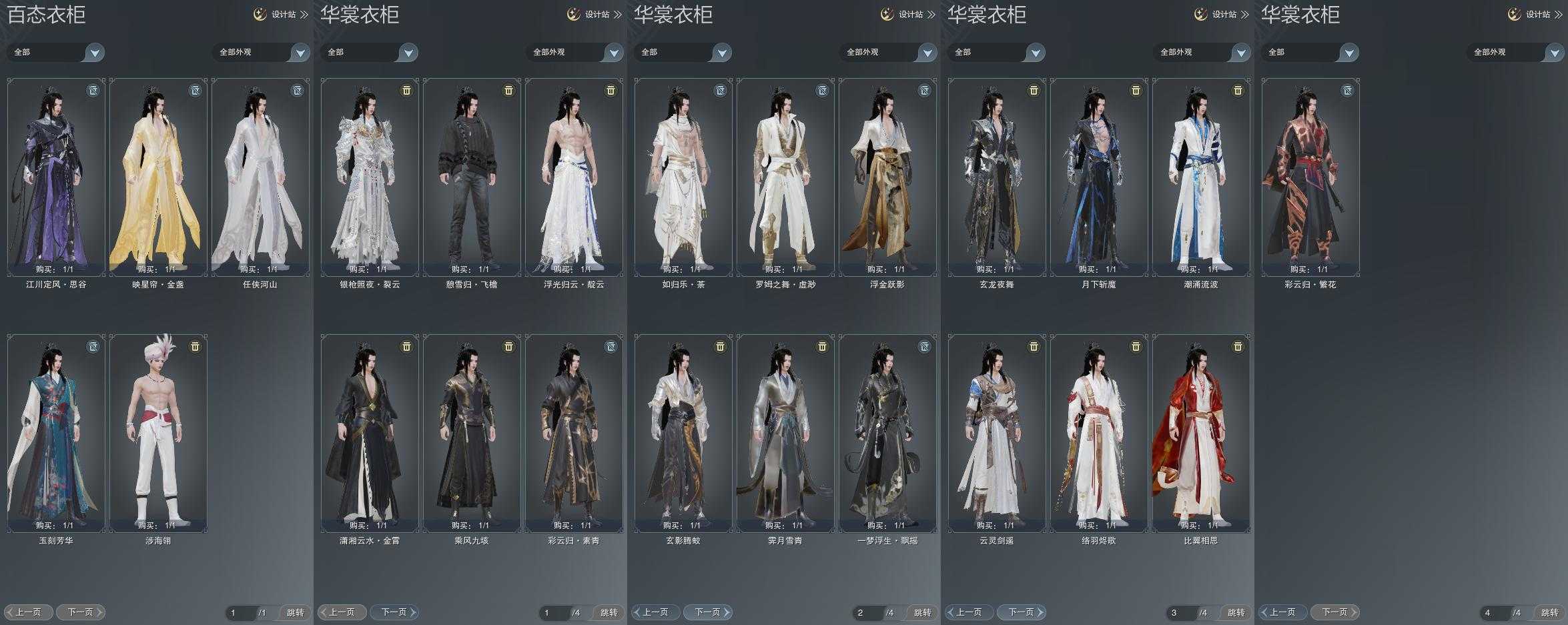Select the 霁月雪青 outfit thumbnail

coord(785,433)
